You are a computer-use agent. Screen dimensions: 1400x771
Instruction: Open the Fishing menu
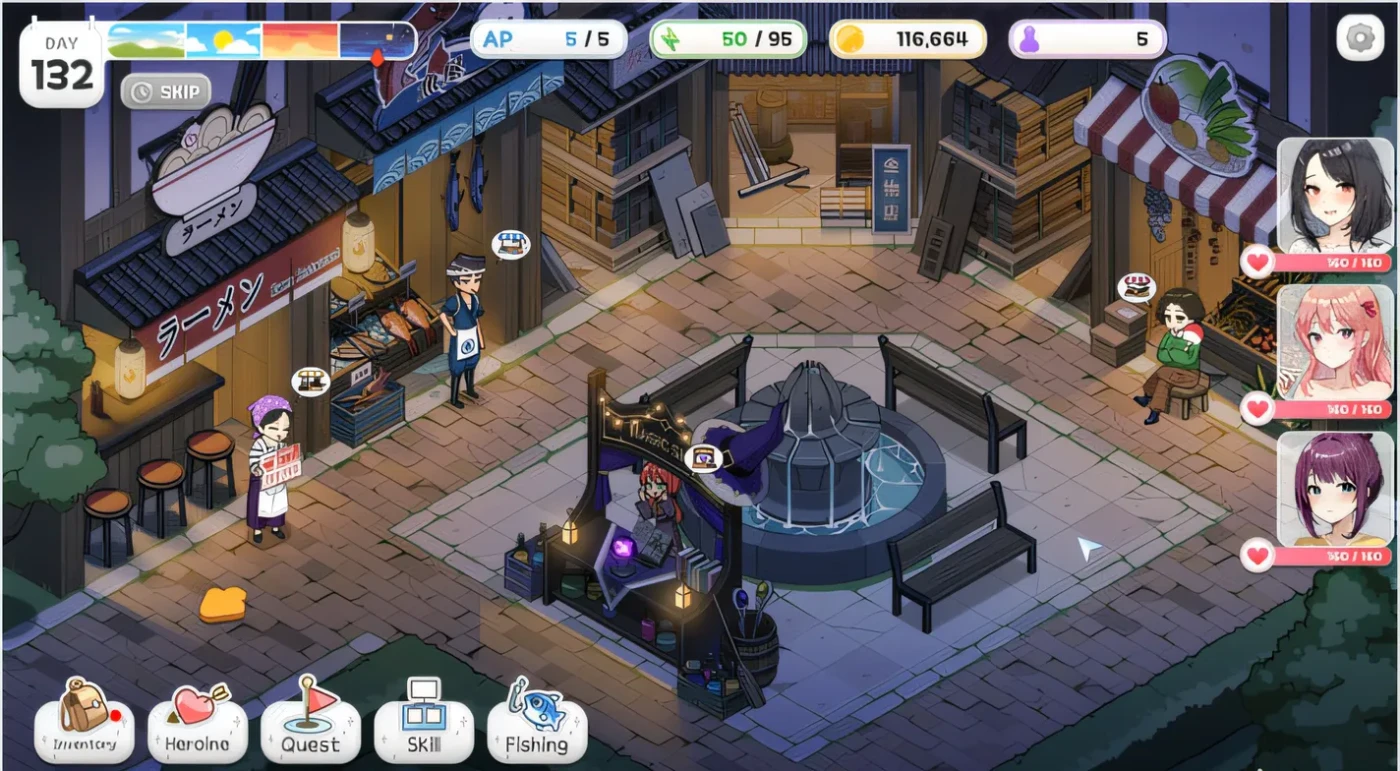tap(537, 719)
